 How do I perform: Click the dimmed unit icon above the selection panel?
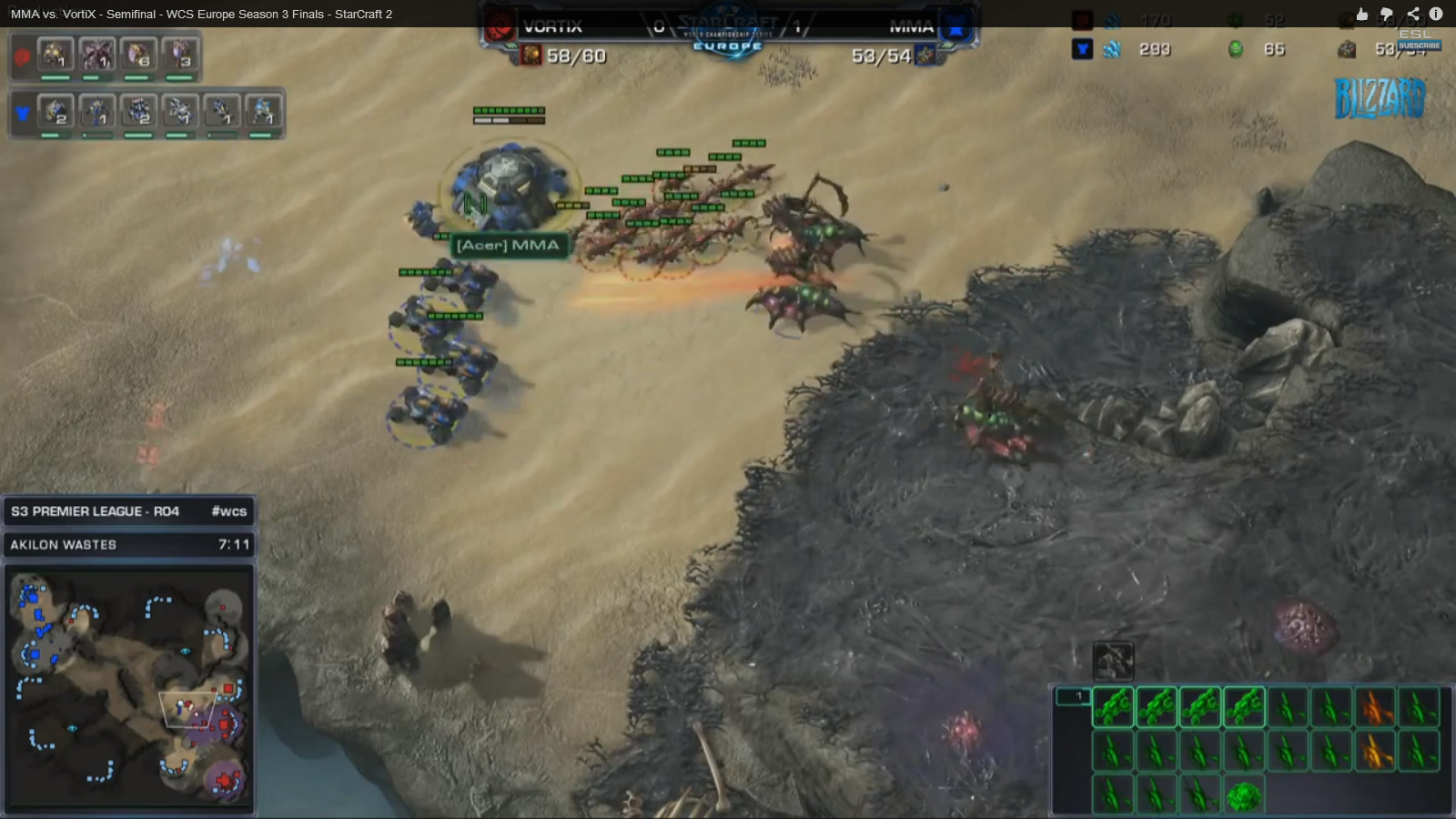click(x=1113, y=660)
